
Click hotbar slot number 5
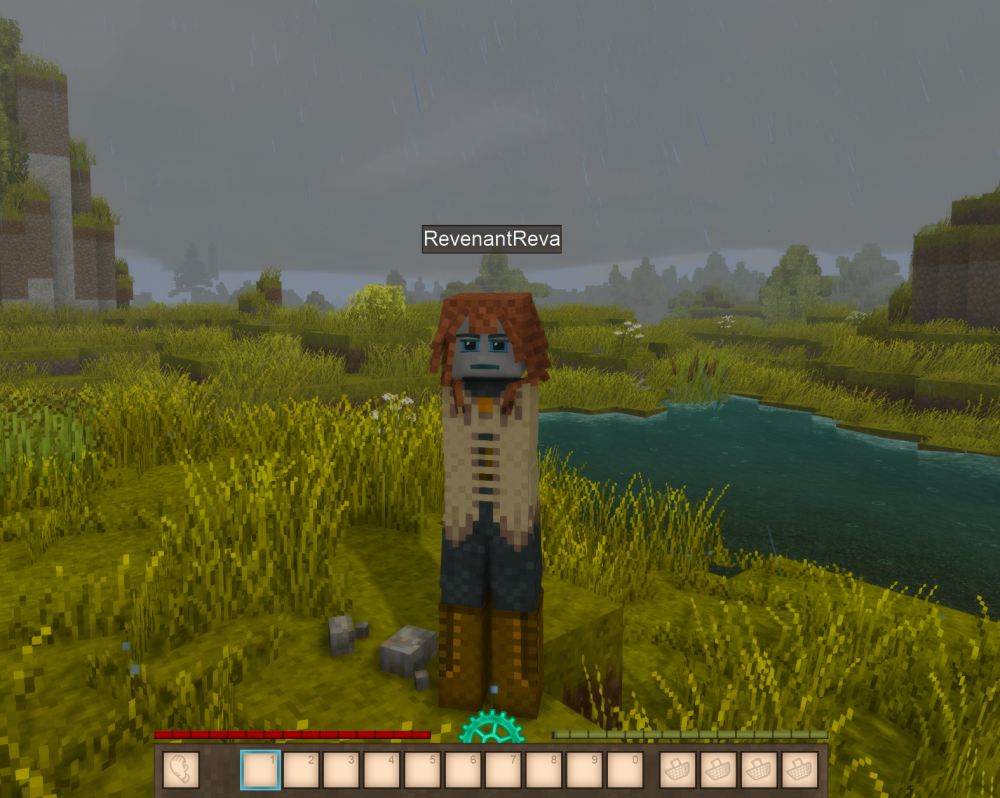point(423,770)
